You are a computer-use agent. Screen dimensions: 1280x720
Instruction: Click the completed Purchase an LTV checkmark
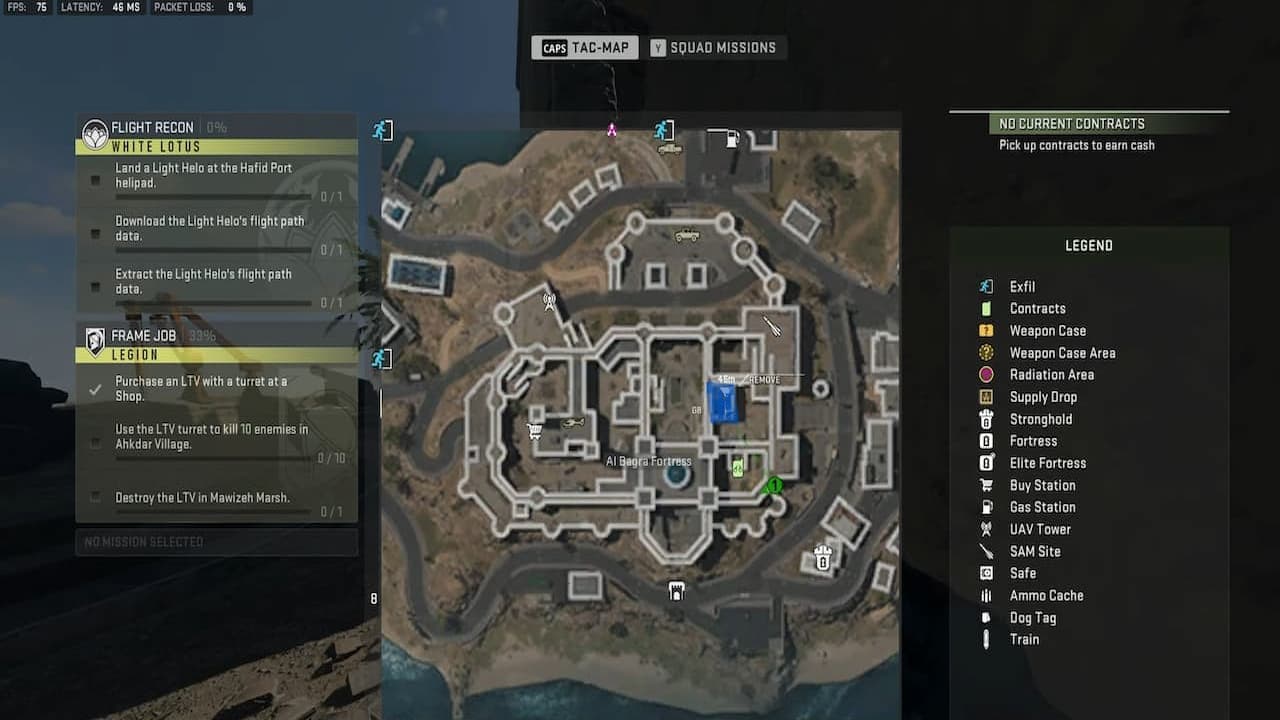pos(95,390)
